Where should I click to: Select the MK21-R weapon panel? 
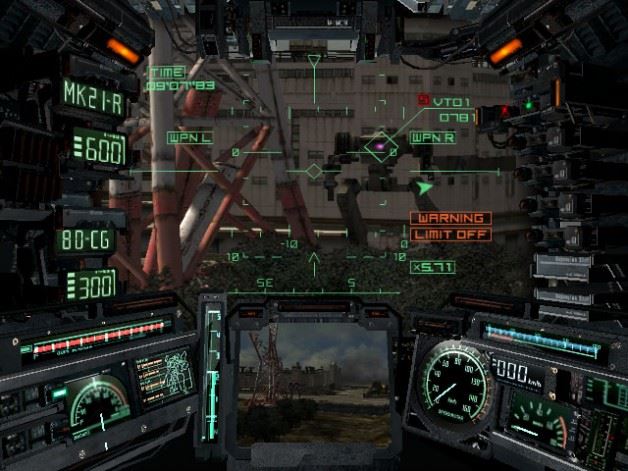(x=91, y=95)
